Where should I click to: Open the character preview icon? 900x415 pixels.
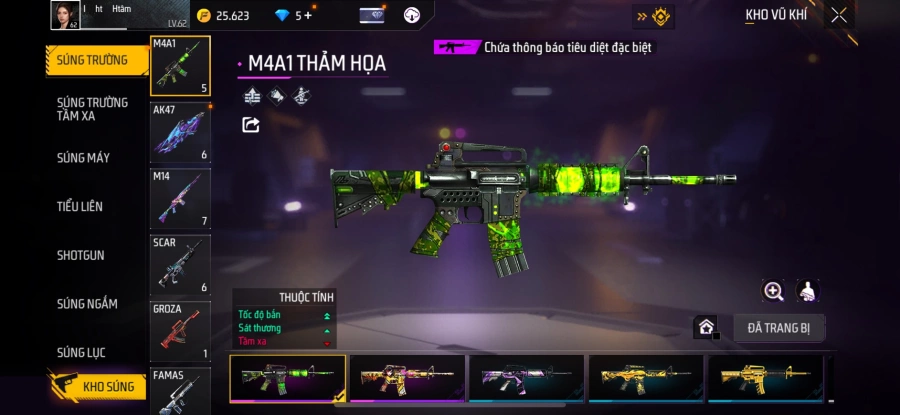(808, 291)
